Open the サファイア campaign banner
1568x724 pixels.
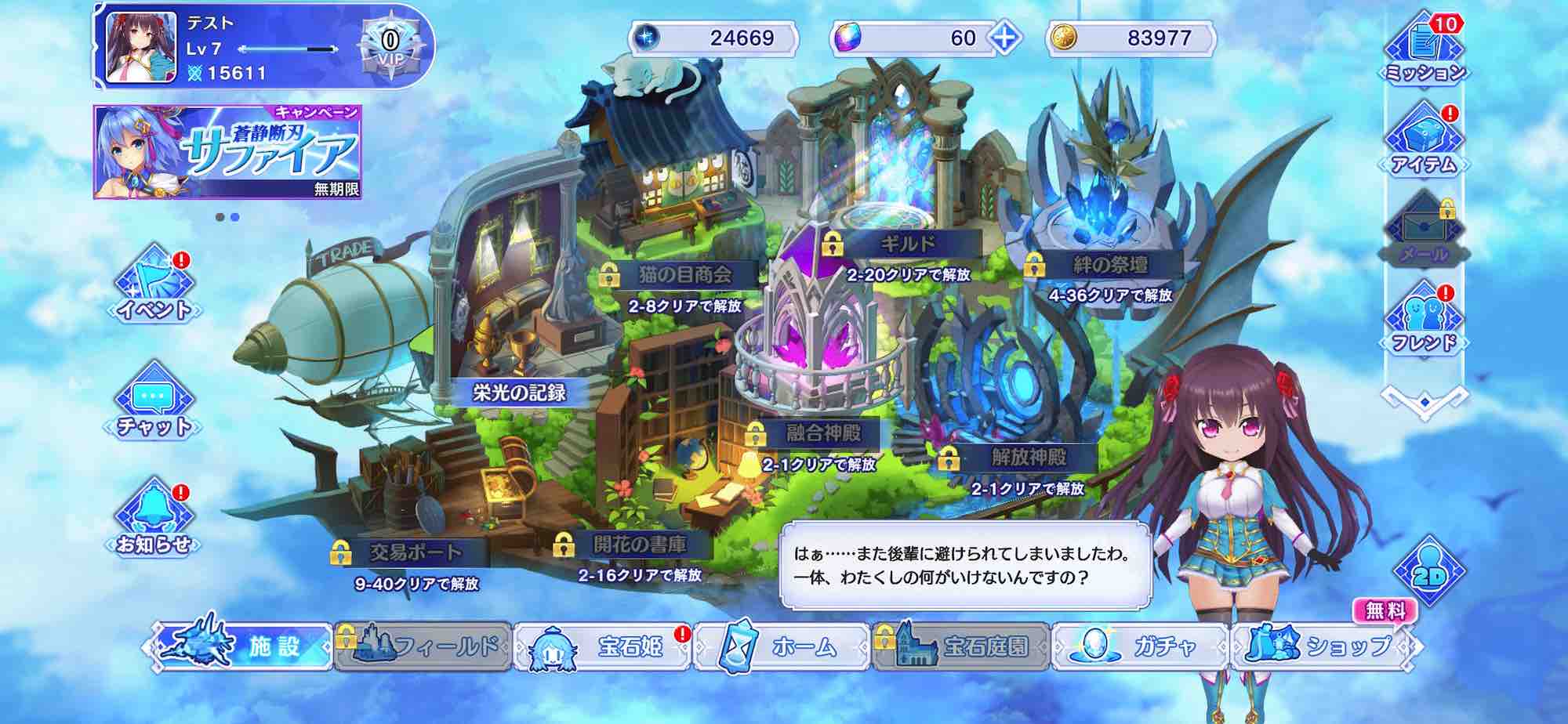tap(227, 154)
